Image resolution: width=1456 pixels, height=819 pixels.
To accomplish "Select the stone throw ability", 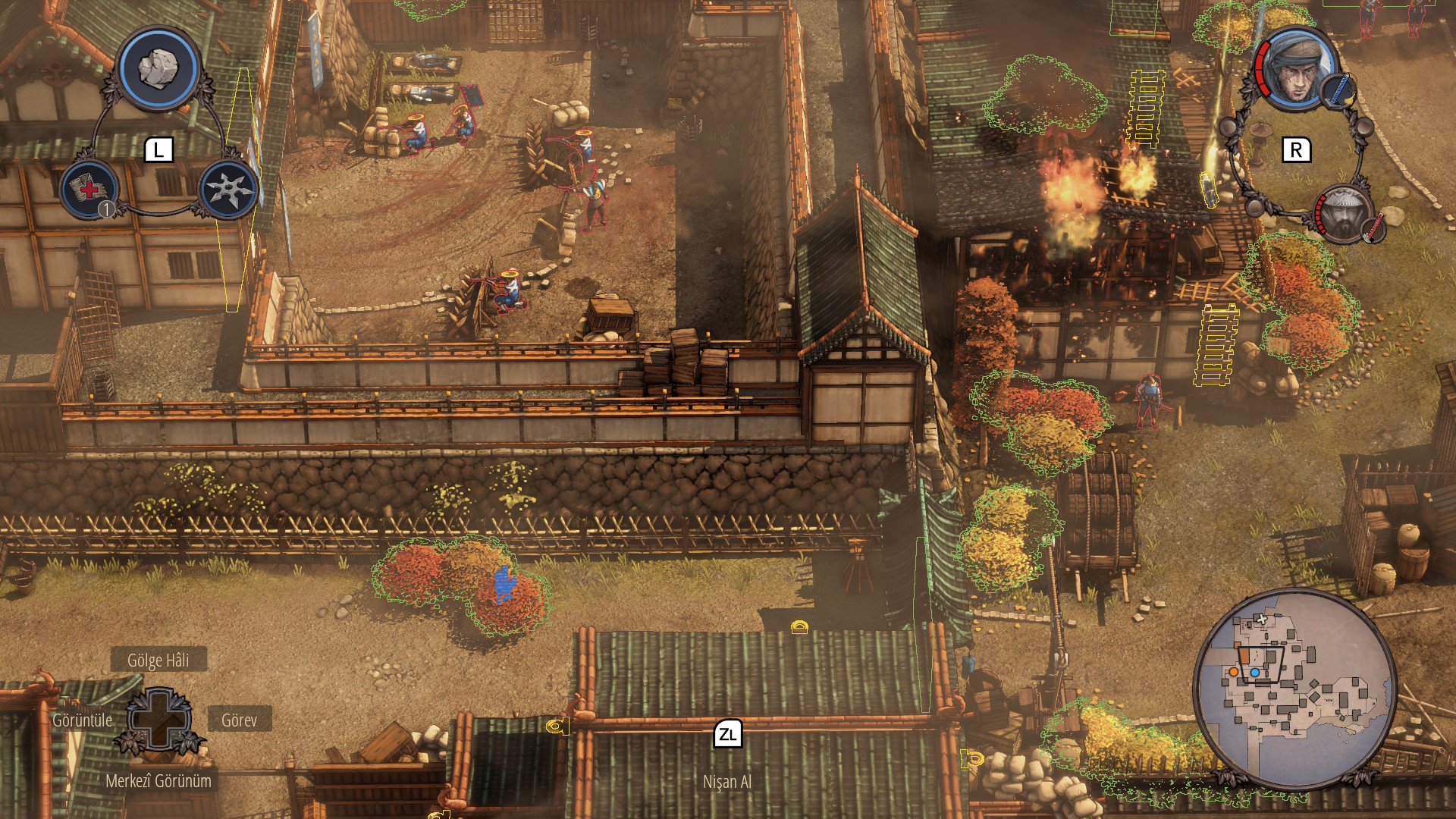I will pyautogui.click(x=158, y=68).
